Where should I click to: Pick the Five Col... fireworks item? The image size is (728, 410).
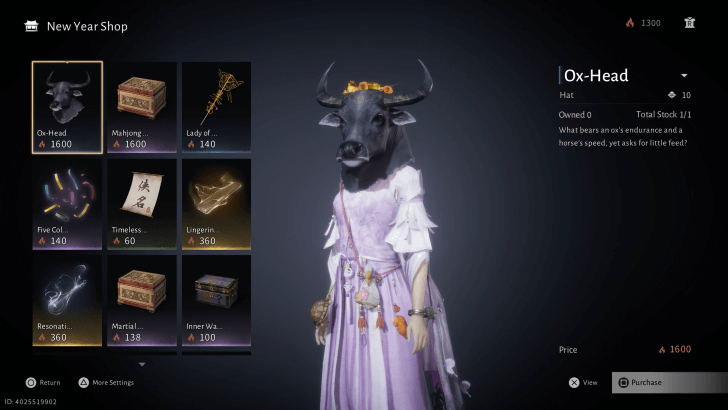pyautogui.click(x=67, y=204)
